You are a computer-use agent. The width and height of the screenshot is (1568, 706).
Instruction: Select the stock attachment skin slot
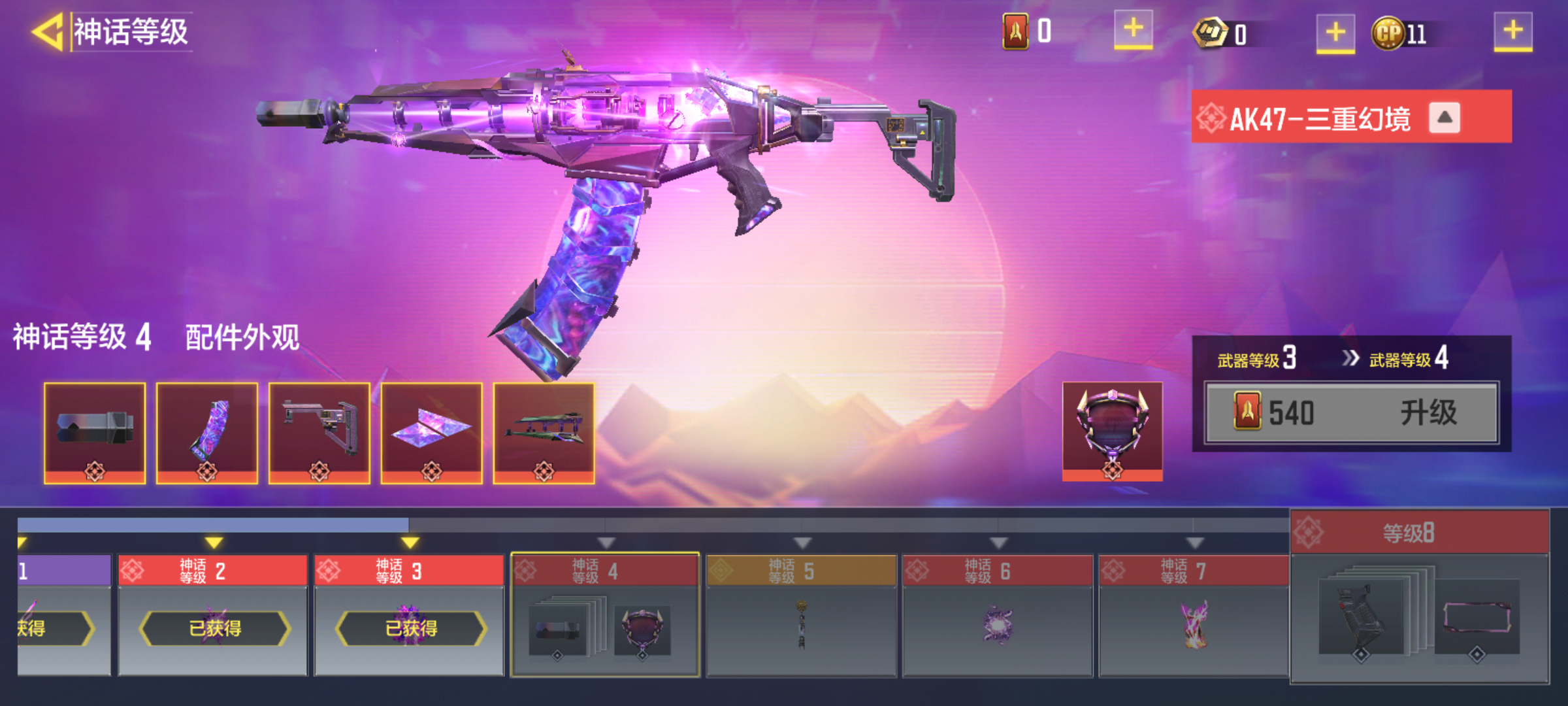point(319,433)
